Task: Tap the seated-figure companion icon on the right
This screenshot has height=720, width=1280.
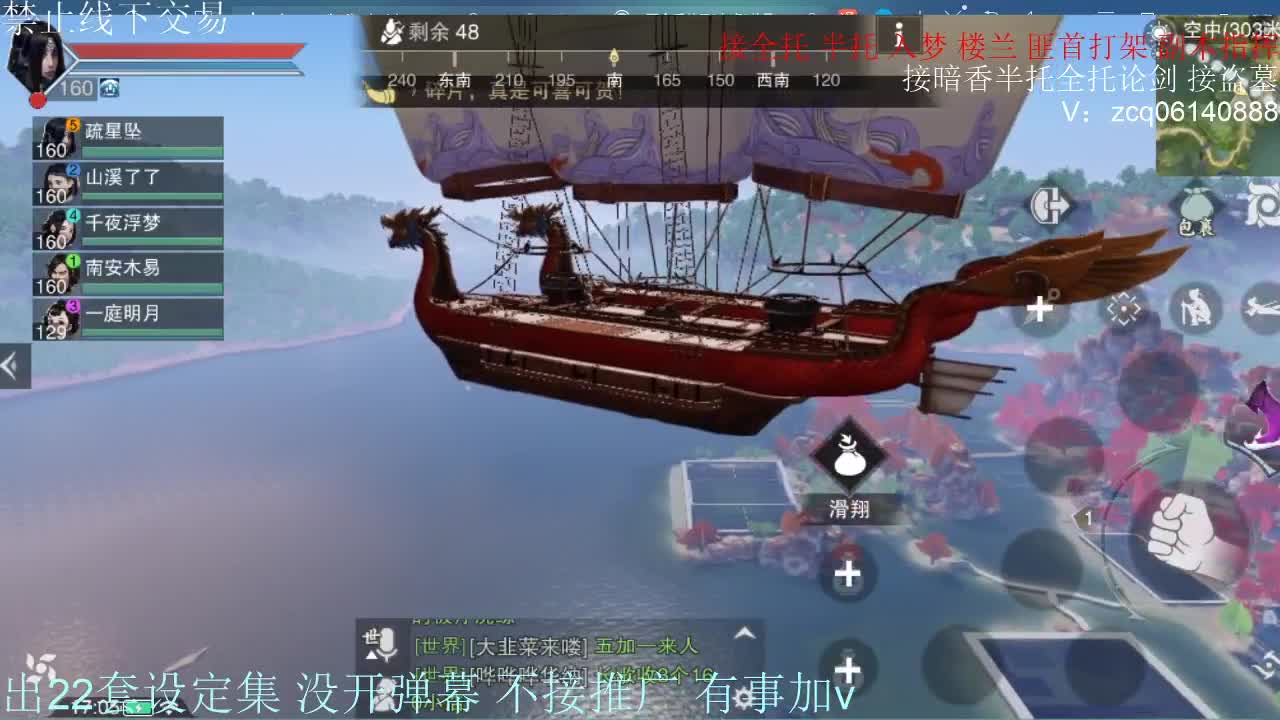Action: pos(1196,308)
